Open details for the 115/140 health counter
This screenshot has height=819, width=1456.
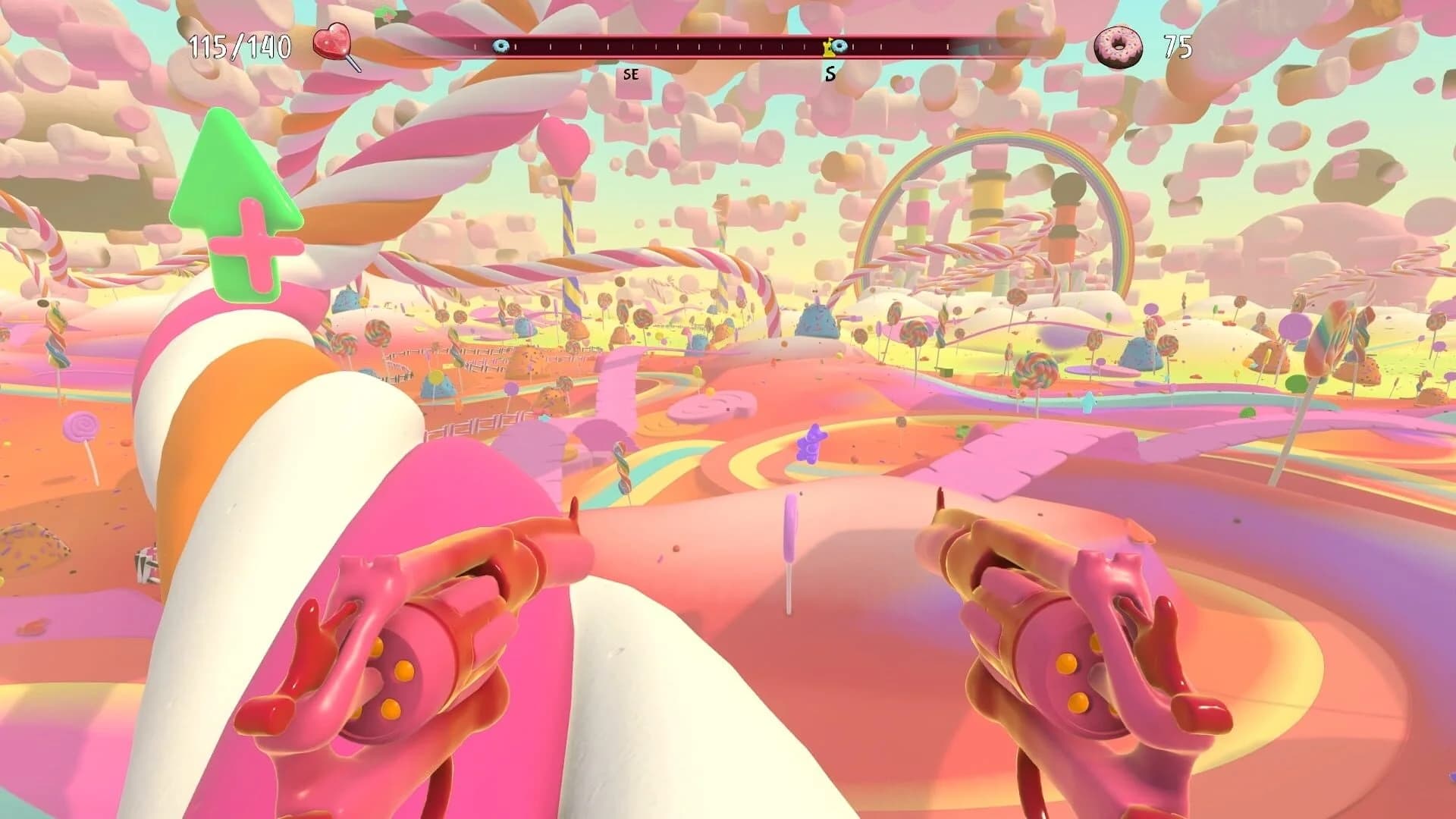(239, 45)
